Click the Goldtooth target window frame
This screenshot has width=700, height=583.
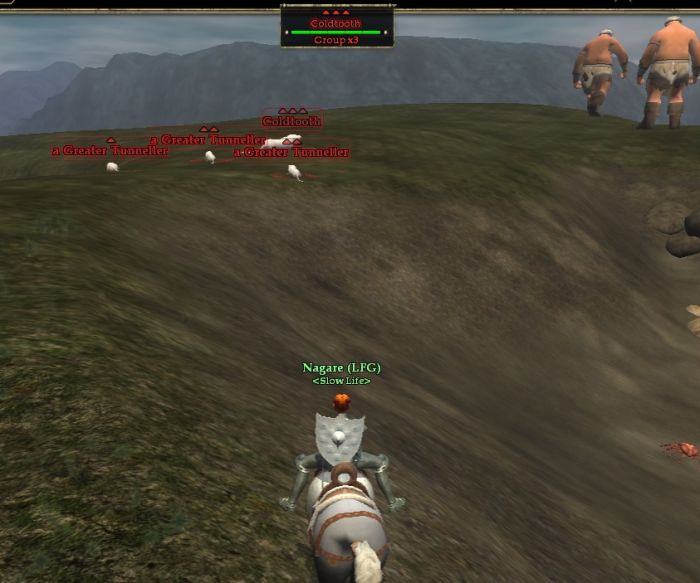point(337,27)
